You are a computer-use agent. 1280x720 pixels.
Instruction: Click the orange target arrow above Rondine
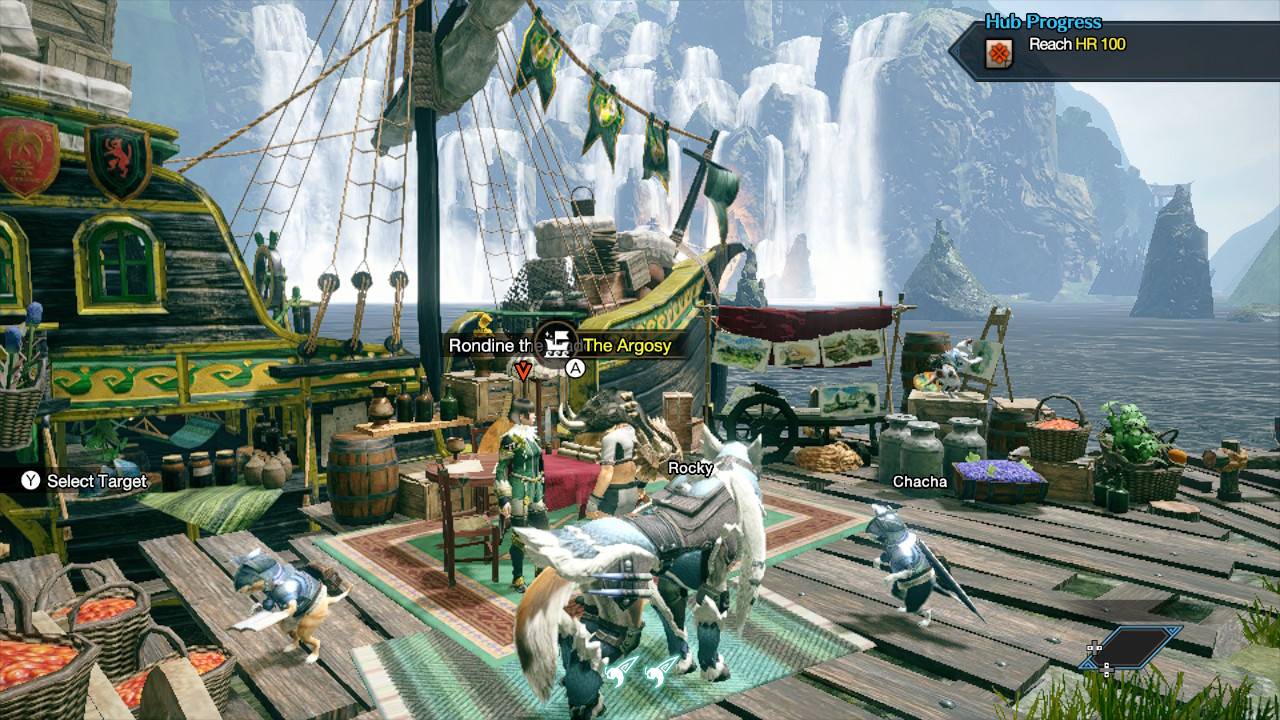(524, 370)
